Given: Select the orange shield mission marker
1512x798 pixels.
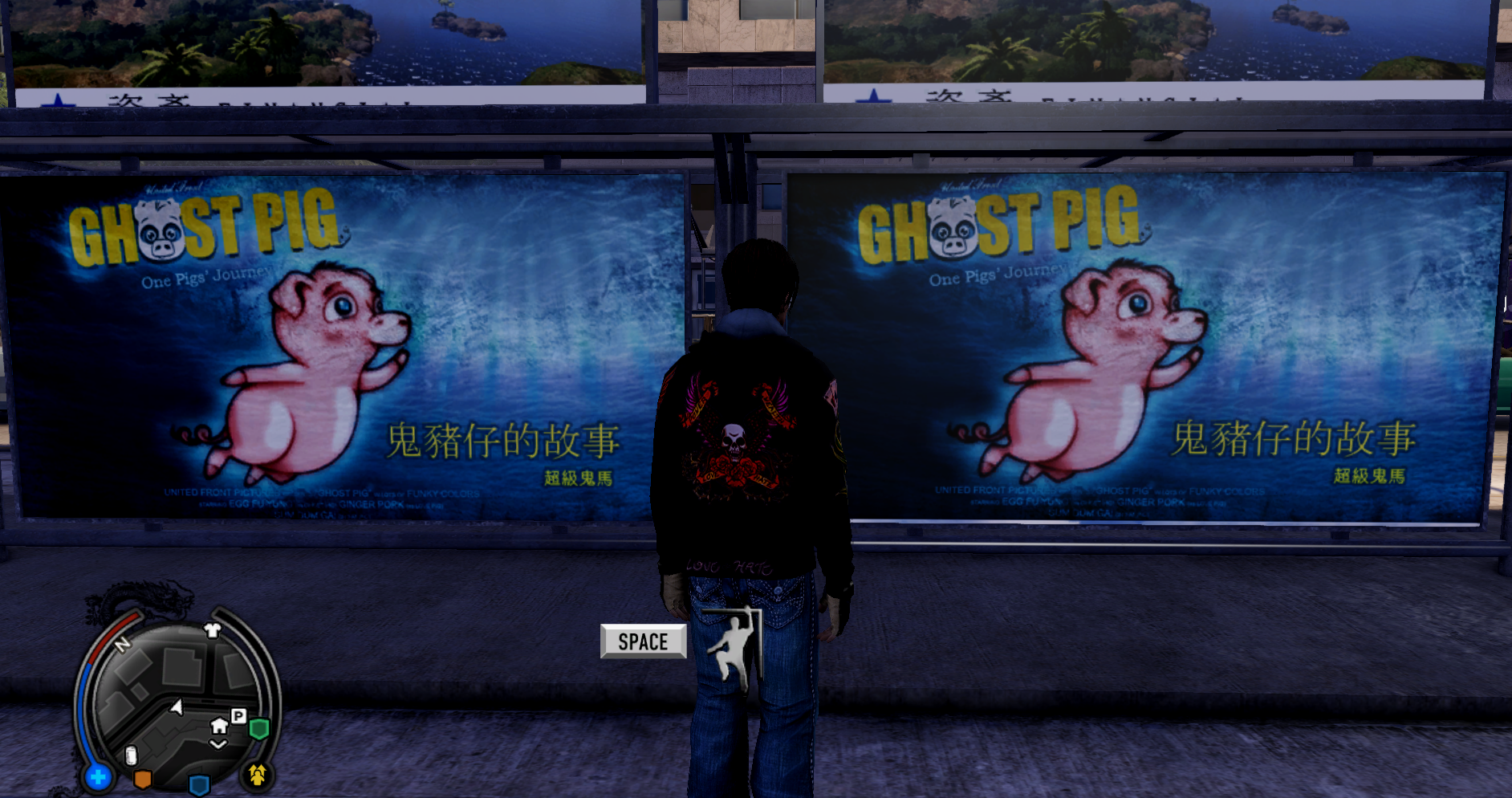Looking at the screenshot, I should (x=142, y=779).
